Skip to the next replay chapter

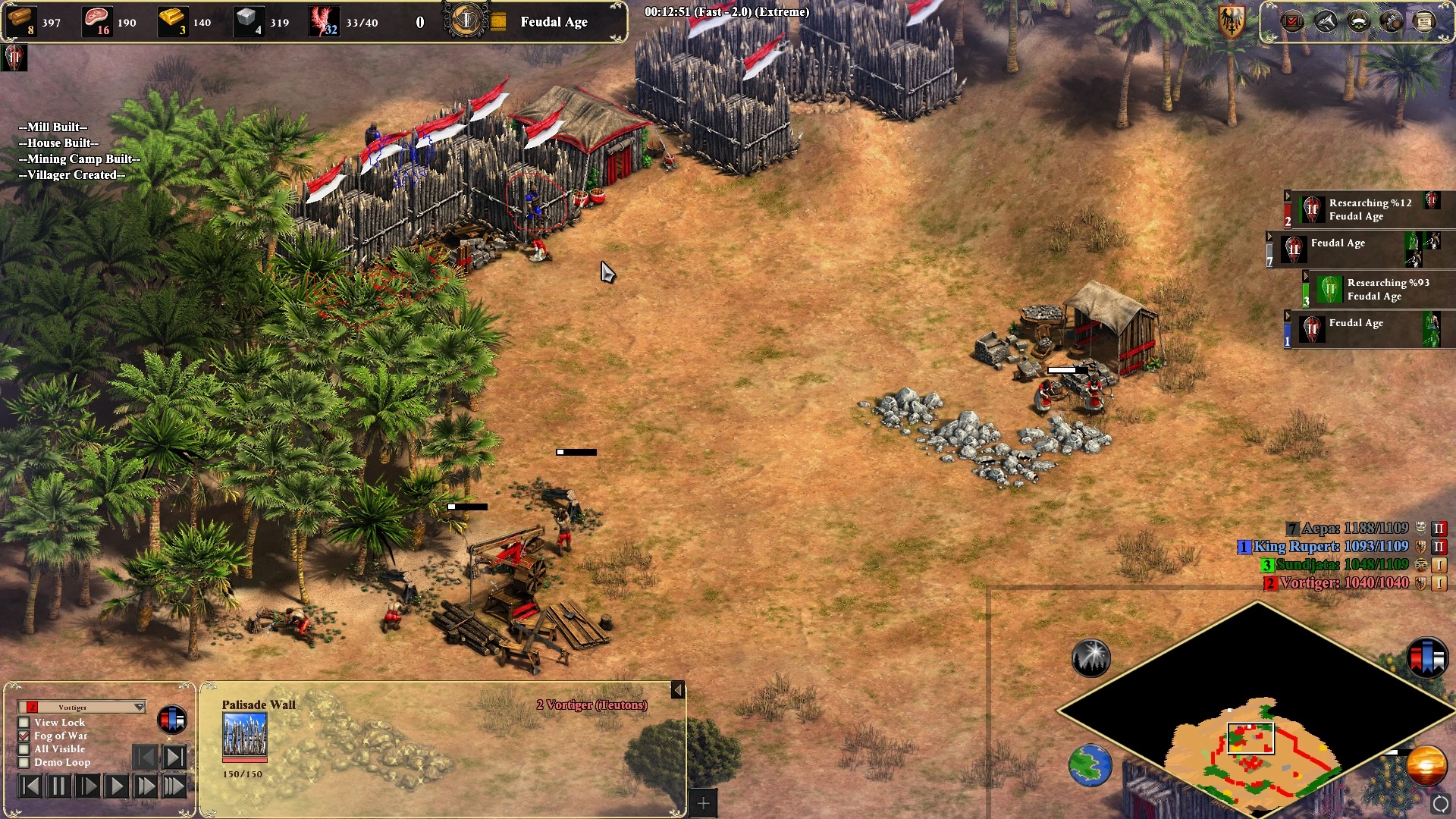pyautogui.click(x=174, y=757)
